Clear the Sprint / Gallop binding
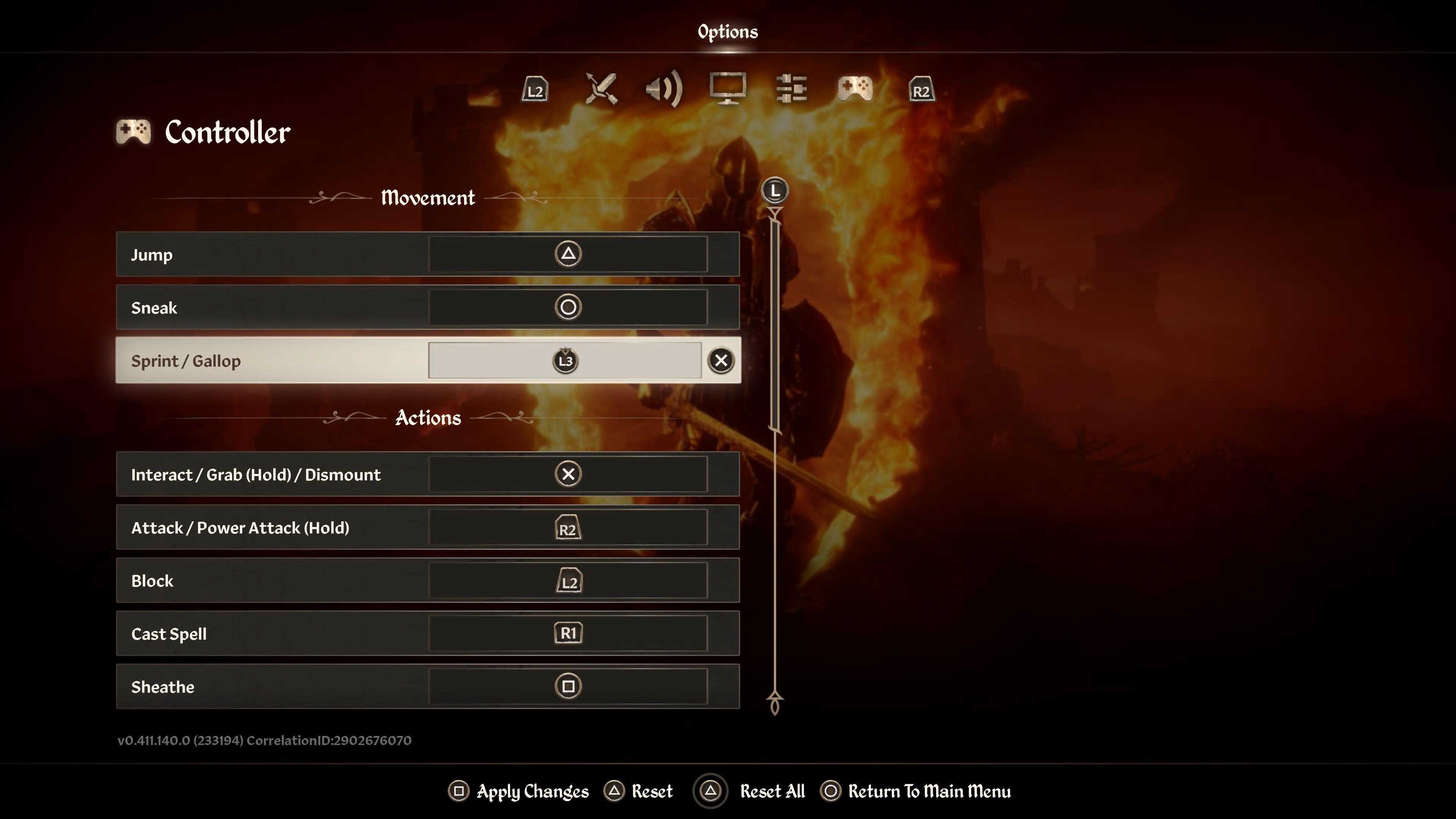 pos(721,361)
